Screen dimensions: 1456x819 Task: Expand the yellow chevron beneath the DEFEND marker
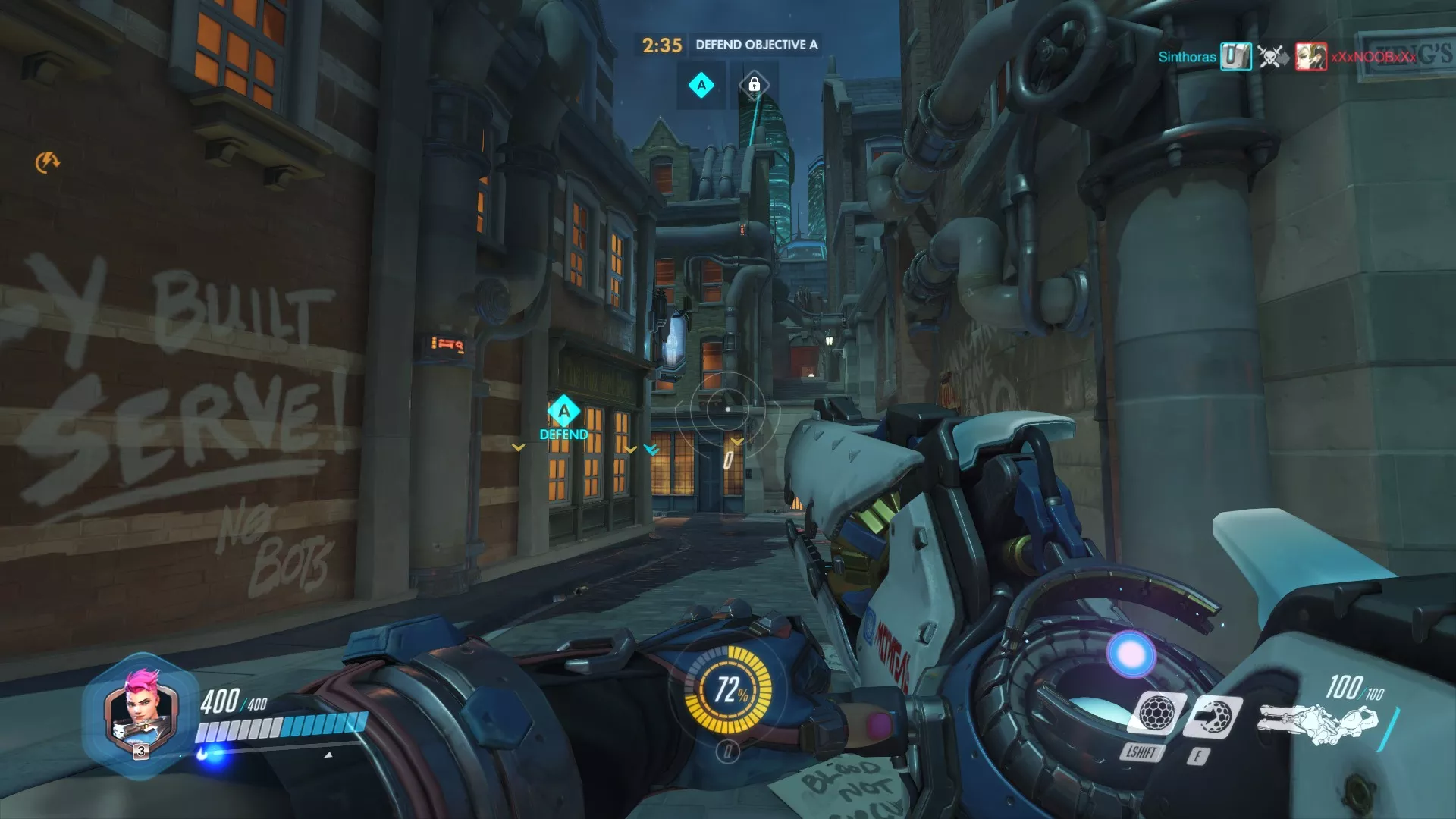pyautogui.click(x=518, y=447)
